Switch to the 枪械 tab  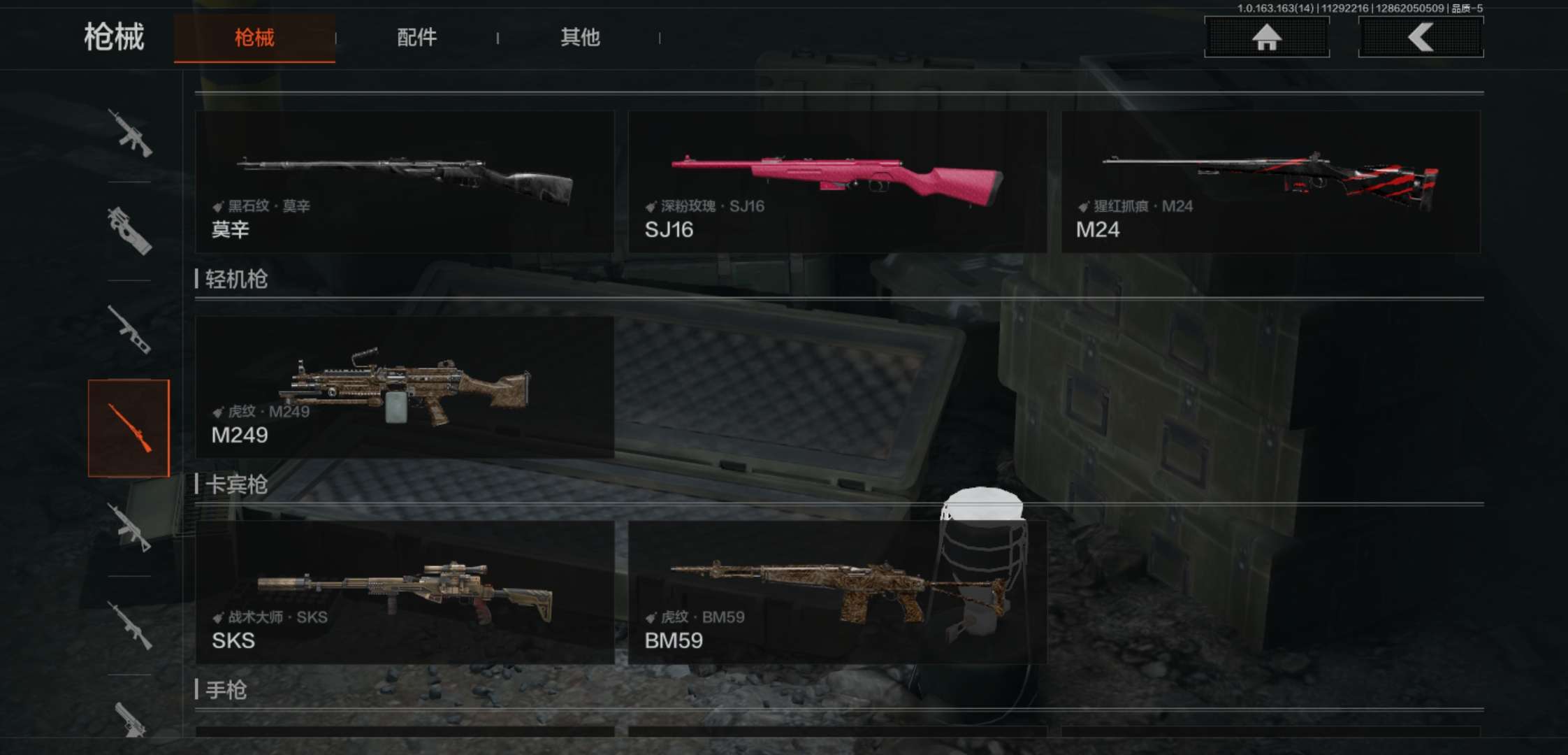pos(254,38)
